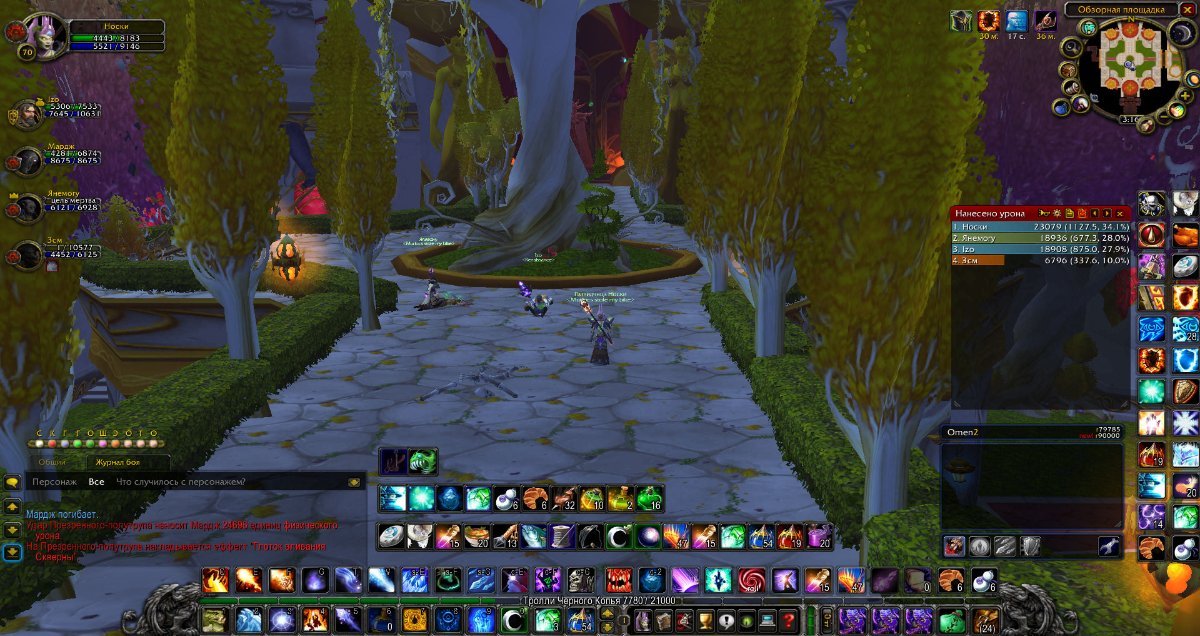The width and height of the screenshot is (1200, 636).
Task: Use the green potion with 16 charges
Action: (x=650, y=498)
